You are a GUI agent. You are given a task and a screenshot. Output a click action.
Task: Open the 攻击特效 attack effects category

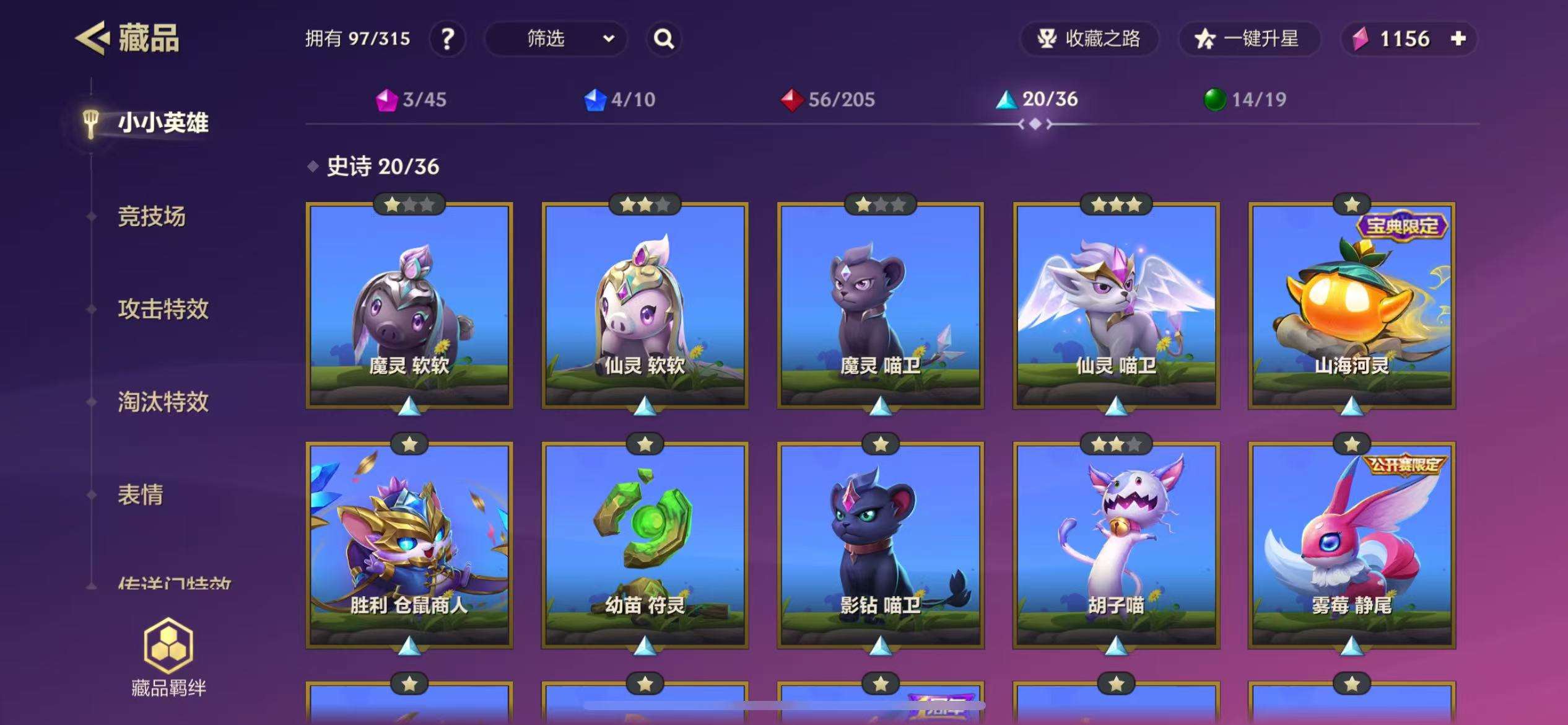(x=163, y=309)
